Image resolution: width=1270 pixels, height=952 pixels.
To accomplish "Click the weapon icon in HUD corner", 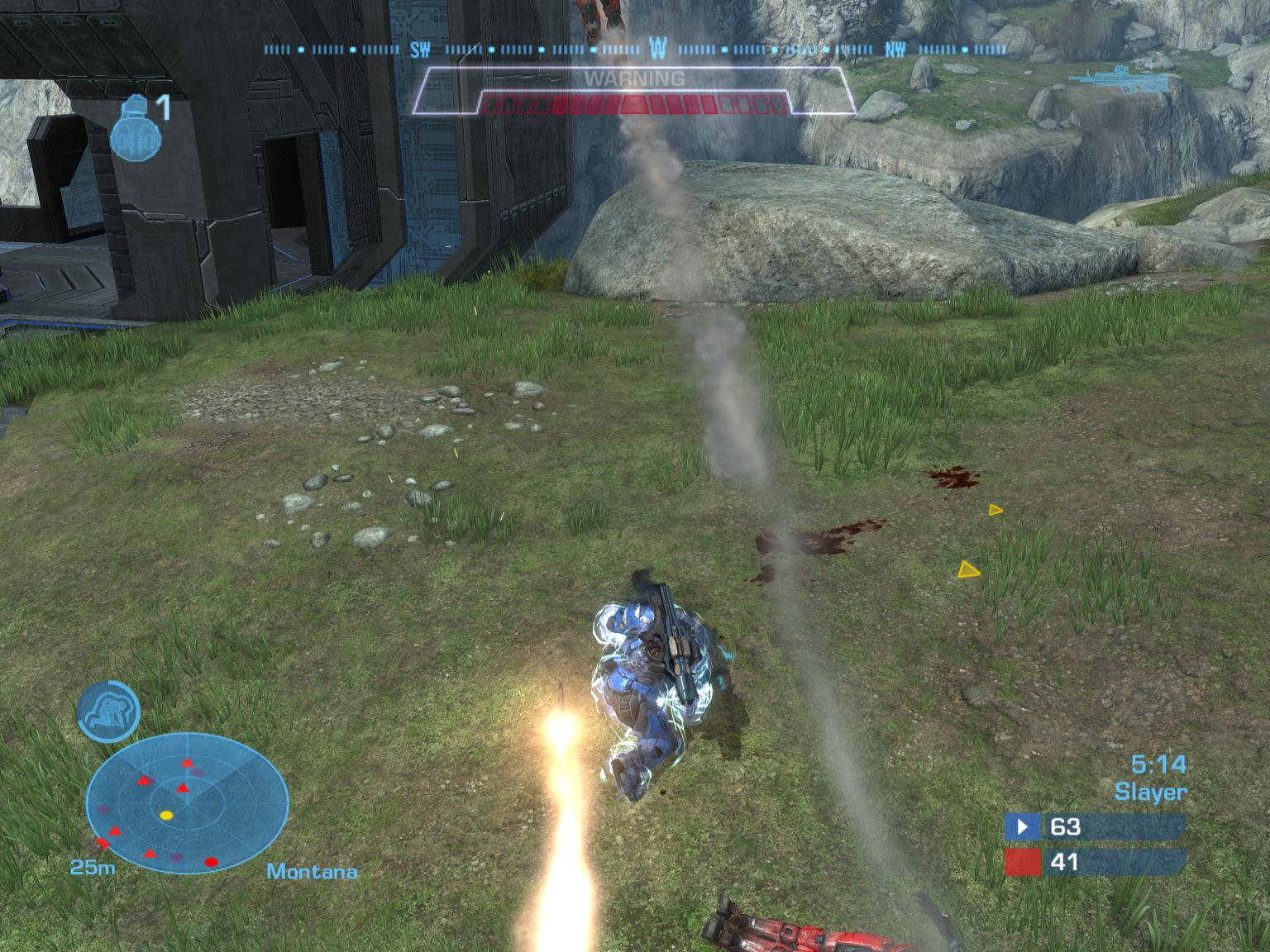I will coord(1108,78).
